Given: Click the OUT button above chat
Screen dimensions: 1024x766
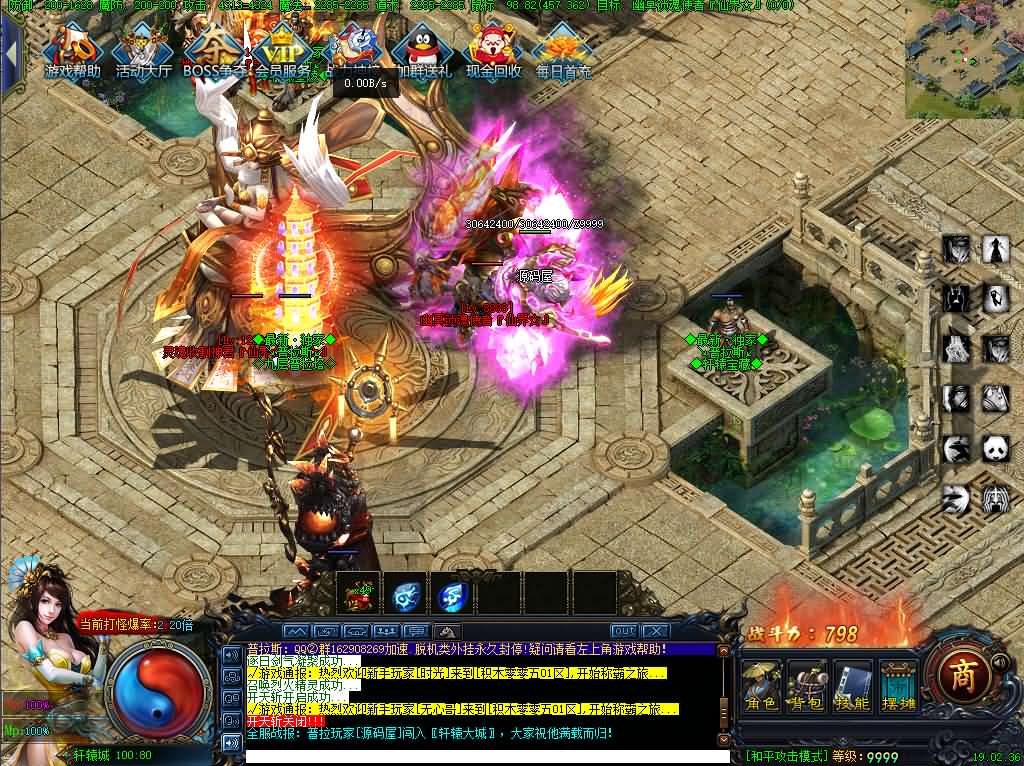Looking at the screenshot, I should [x=624, y=631].
